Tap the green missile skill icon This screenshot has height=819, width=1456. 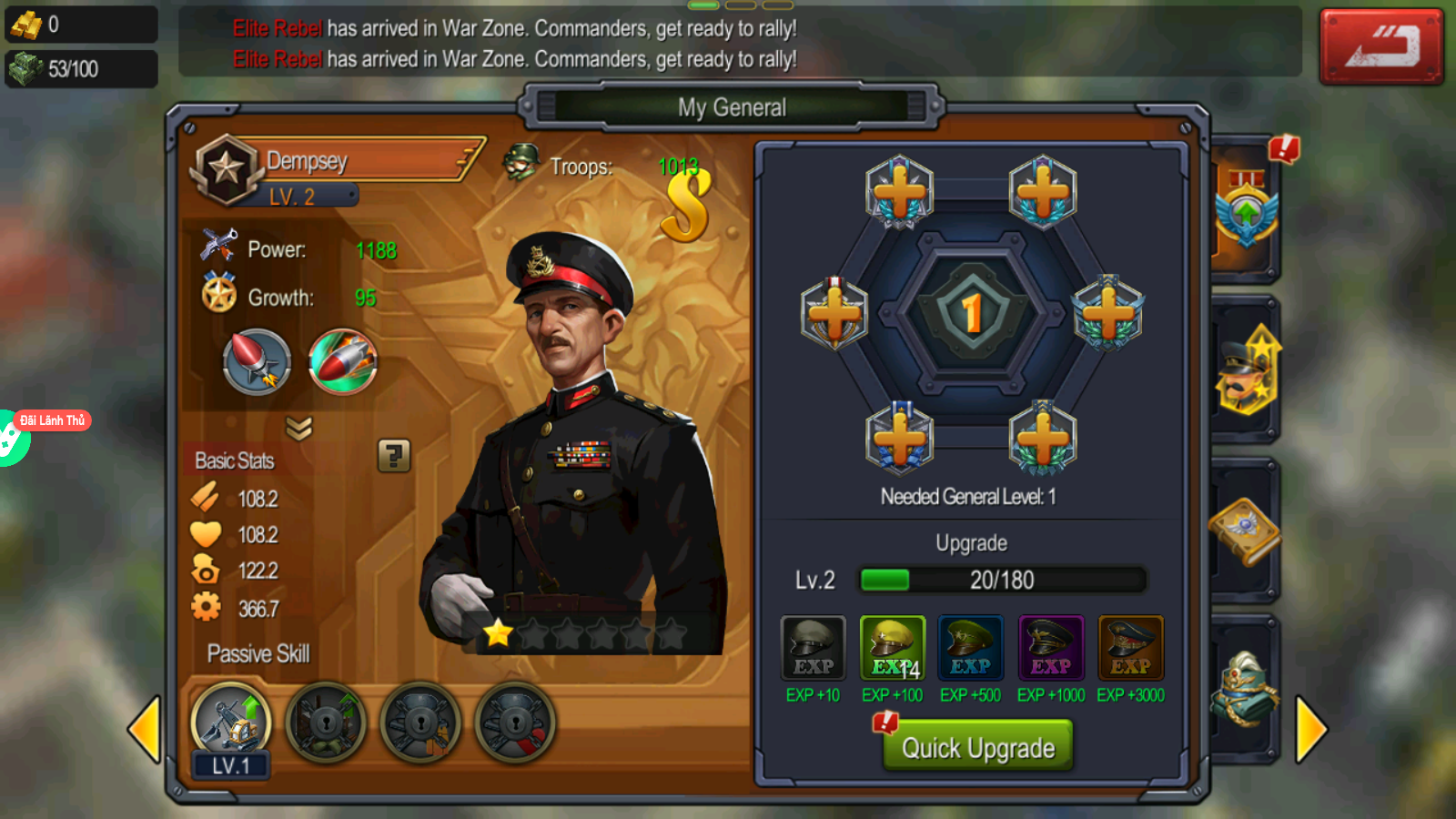pyautogui.click(x=343, y=361)
